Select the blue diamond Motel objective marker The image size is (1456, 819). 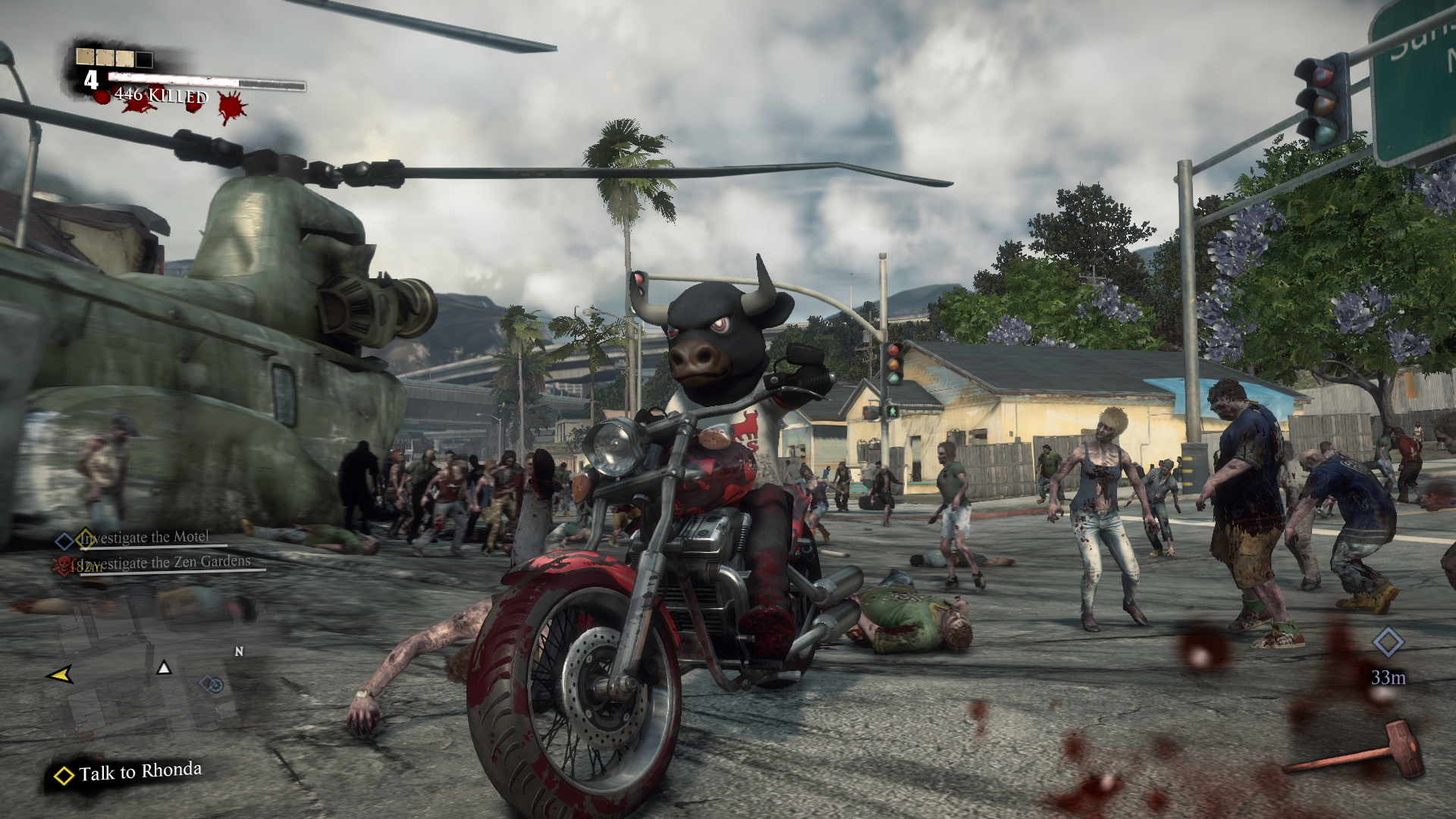65,541
